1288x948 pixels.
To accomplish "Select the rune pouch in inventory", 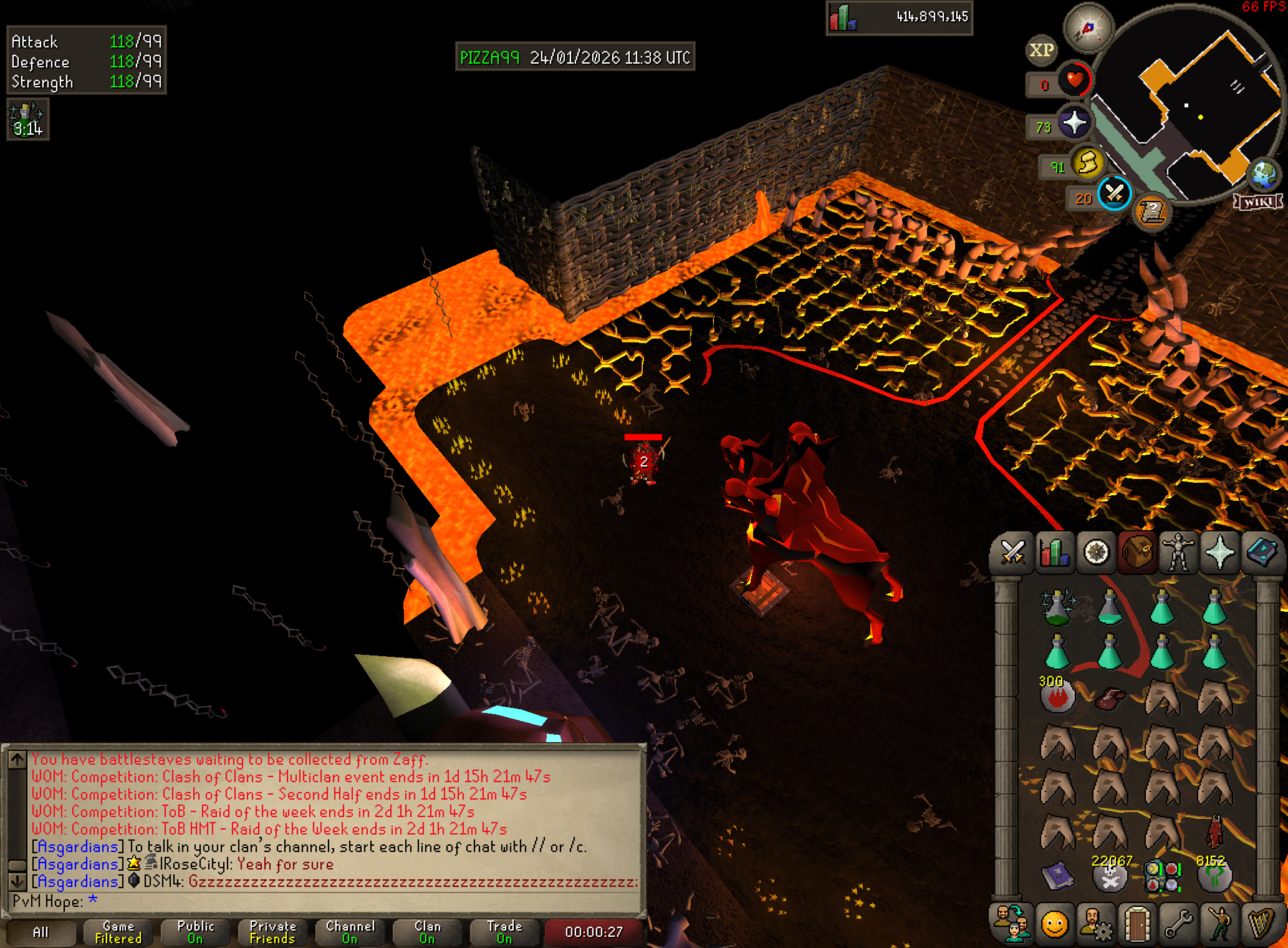I will click(1162, 876).
